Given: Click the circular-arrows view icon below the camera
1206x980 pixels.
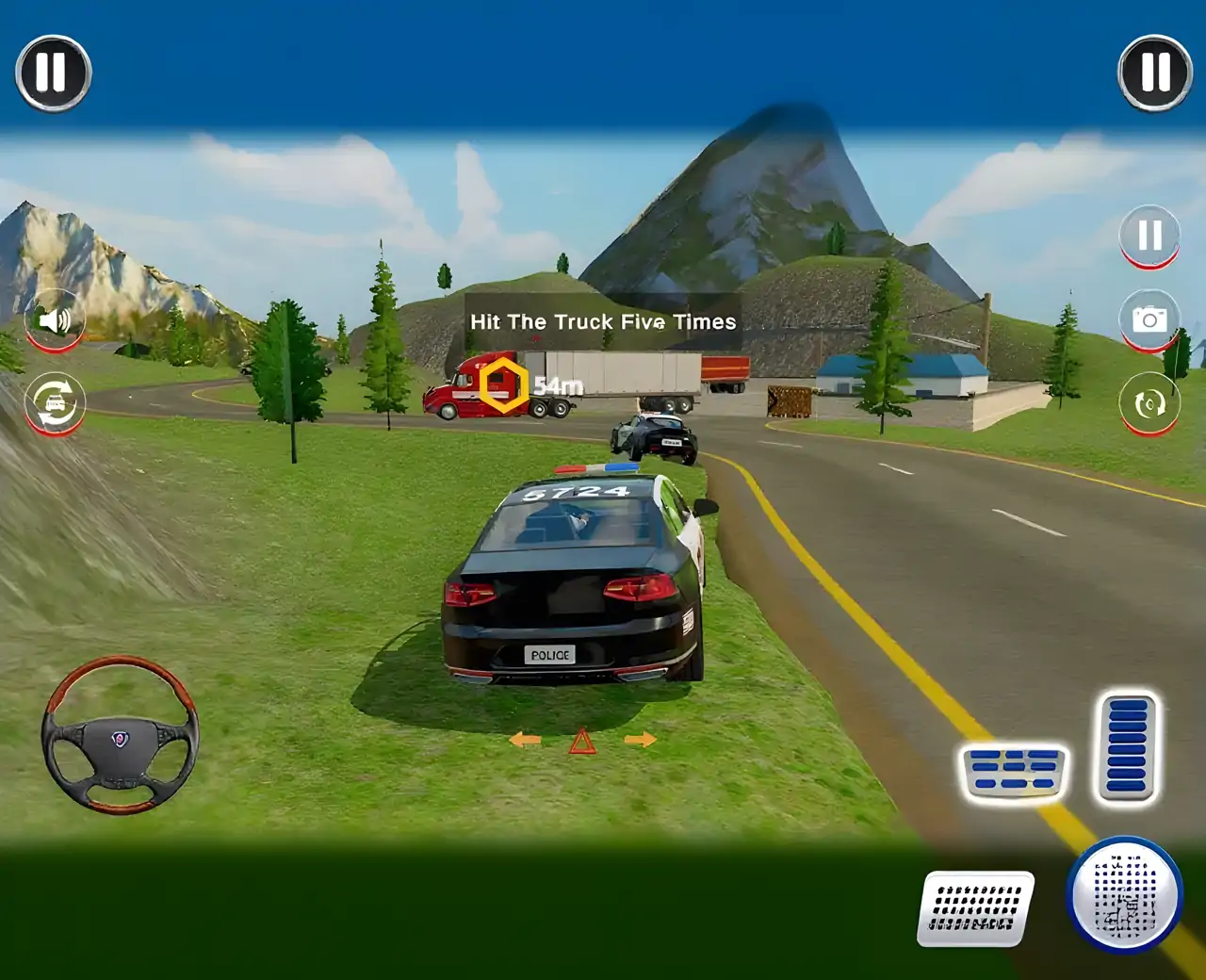Looking at the screenshot, I should 1149,404.
